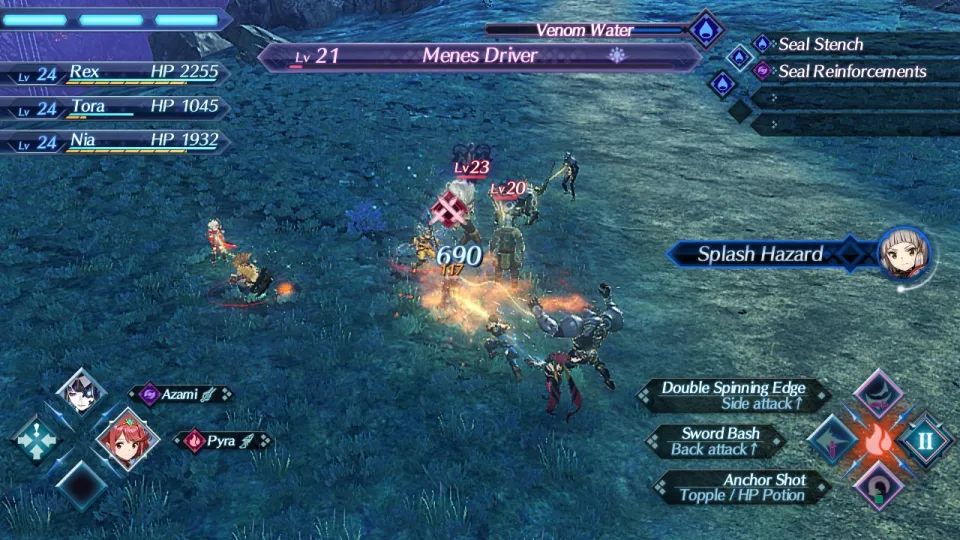This screenshot has height=540, width=960.
Task: Activate the crossed arrows diamond icon
Action: 35,440
